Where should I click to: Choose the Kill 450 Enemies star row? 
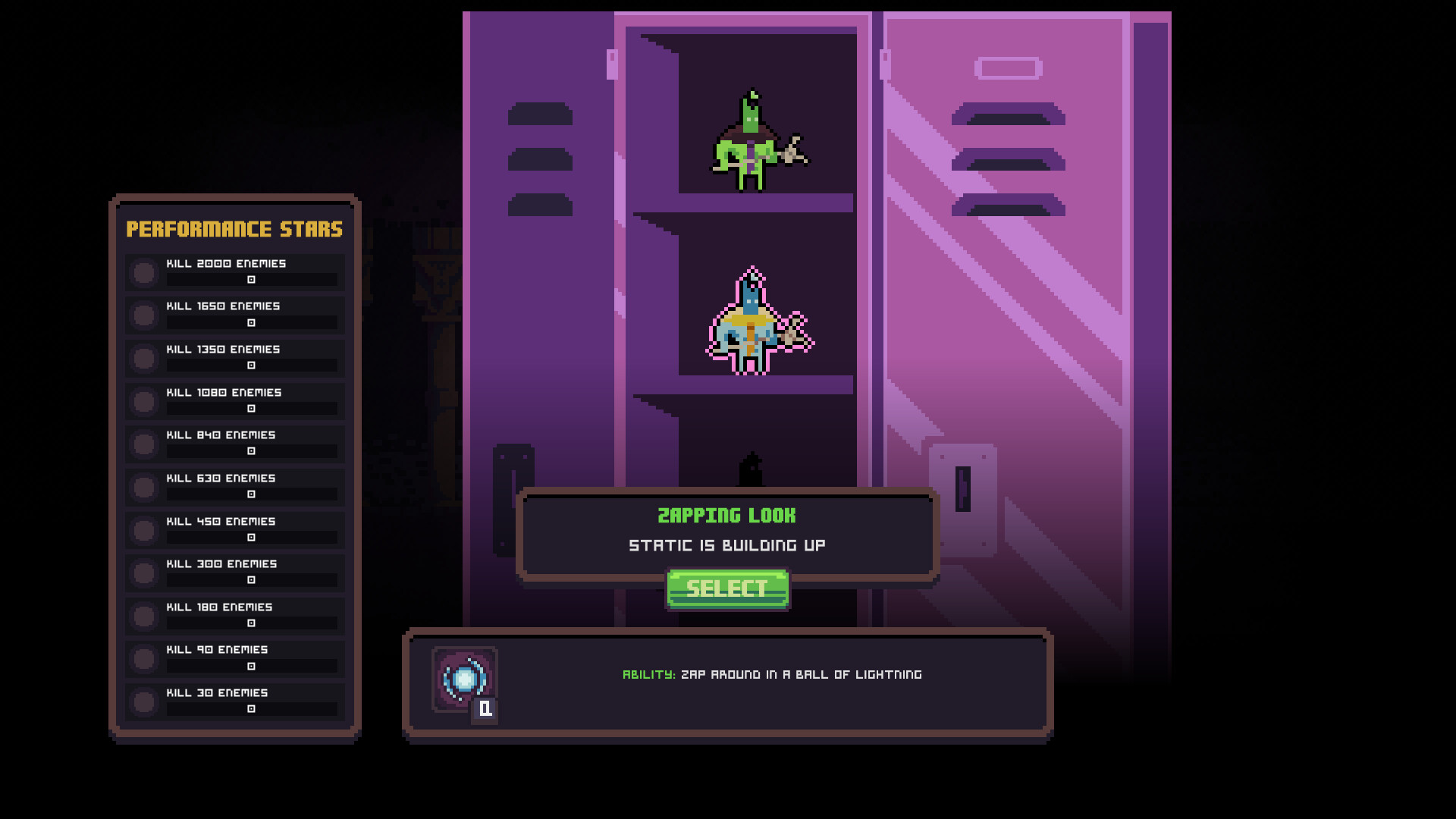tap(235, 530)
